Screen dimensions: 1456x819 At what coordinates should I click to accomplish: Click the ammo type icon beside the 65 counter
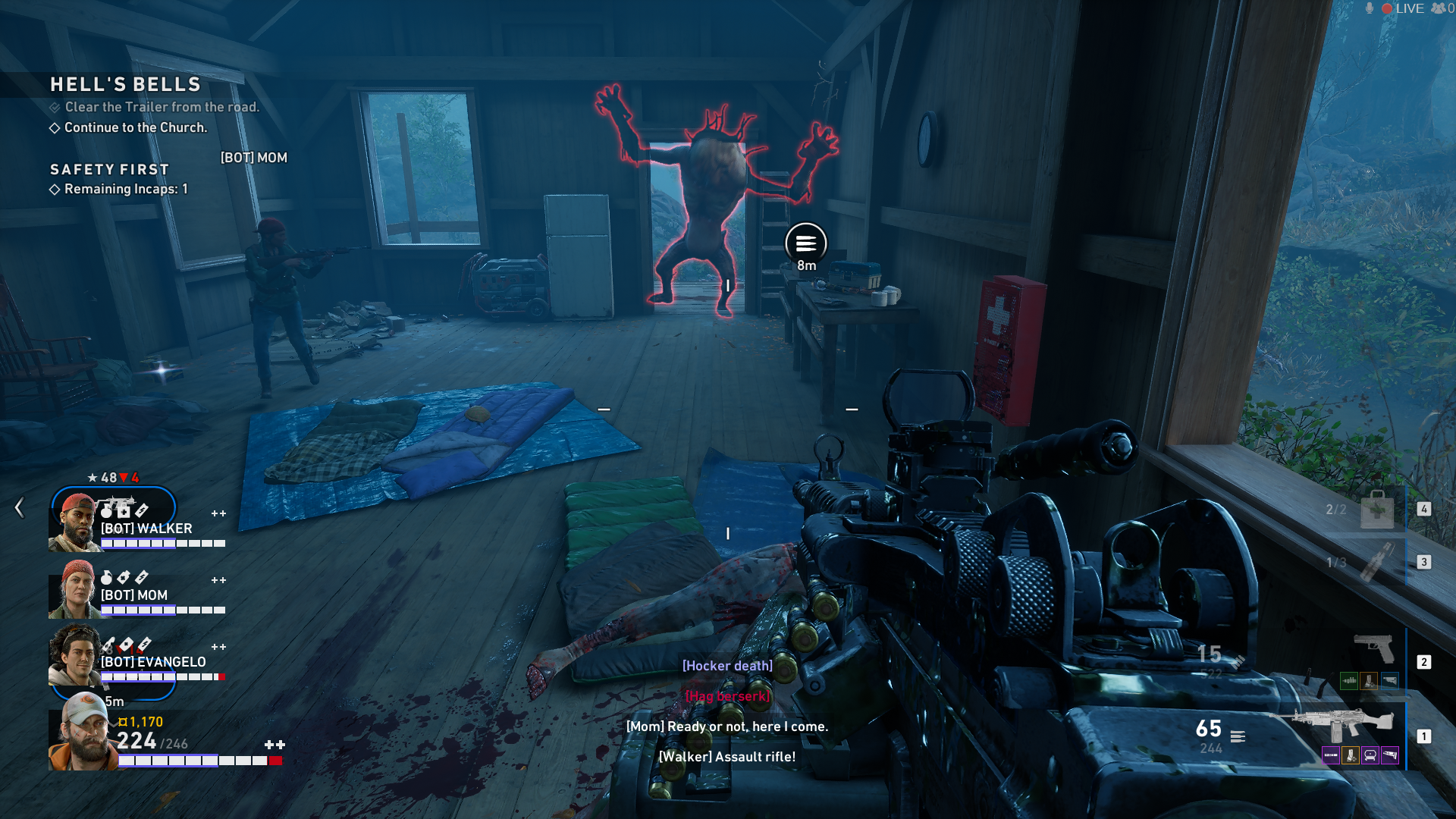pos(1238,736)
